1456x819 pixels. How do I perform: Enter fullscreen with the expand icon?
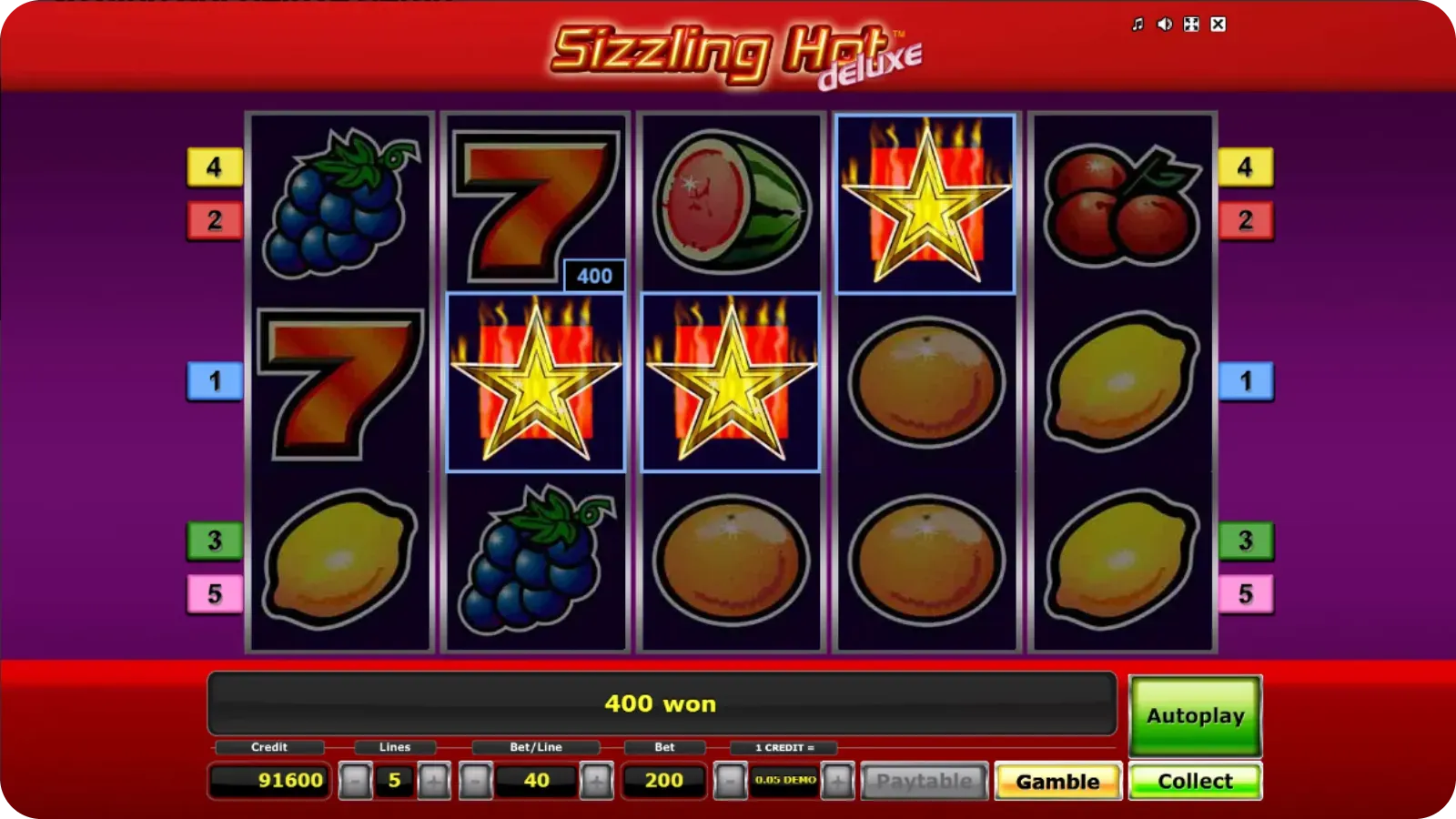(1189, 23)
